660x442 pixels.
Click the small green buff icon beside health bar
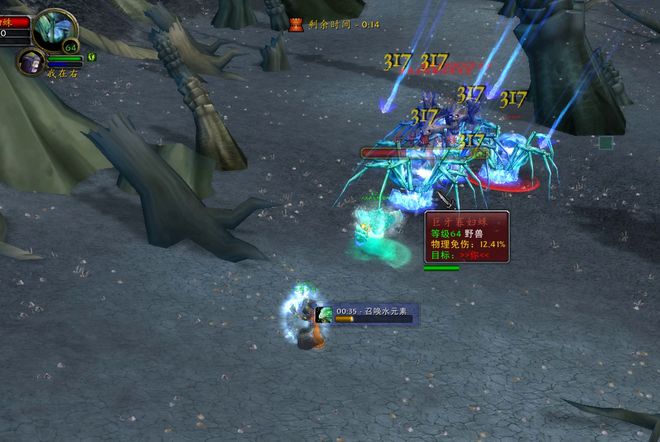(x=91, y=56)
